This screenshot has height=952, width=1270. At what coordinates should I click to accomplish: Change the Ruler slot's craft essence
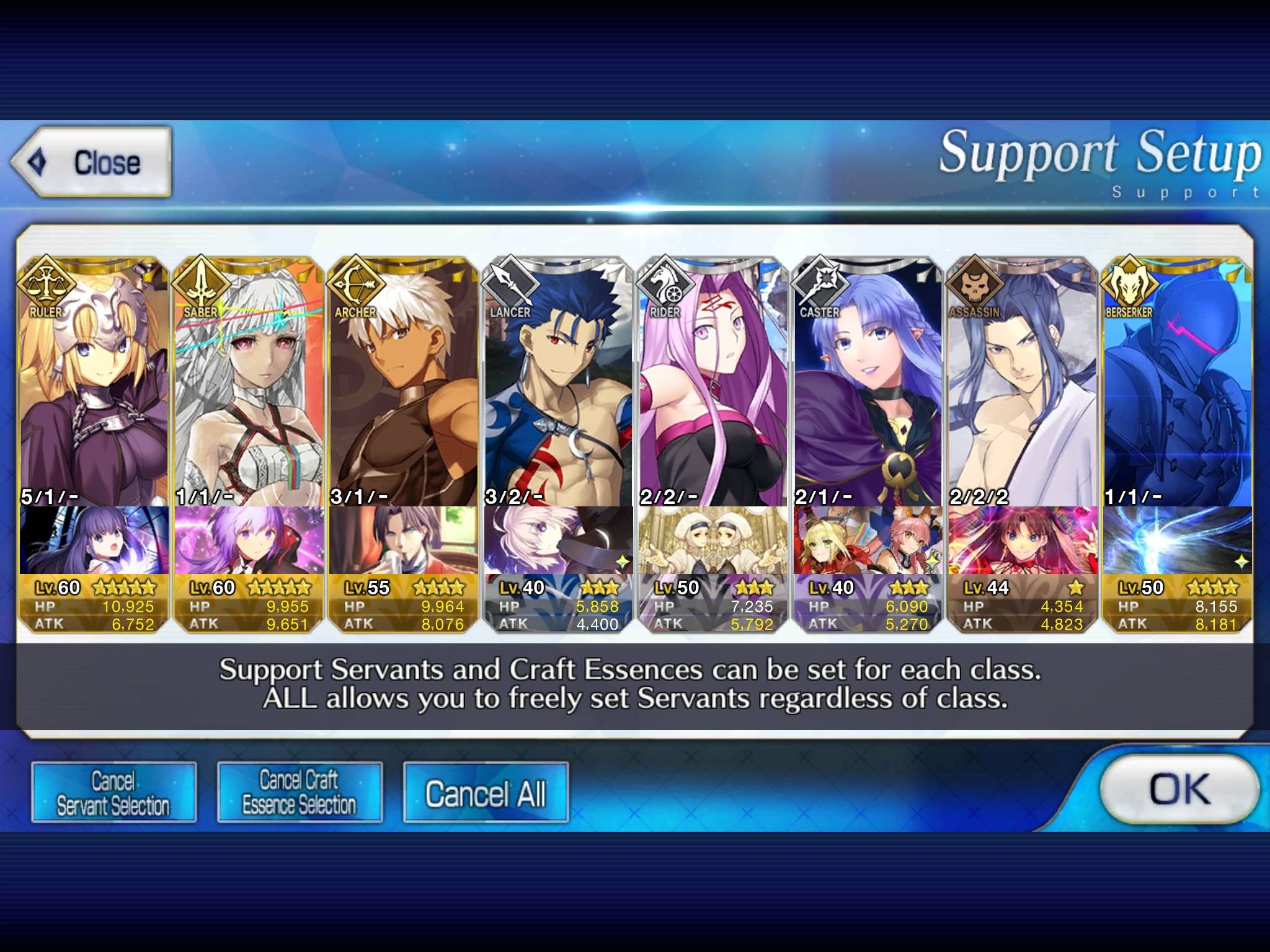[94, 540]
